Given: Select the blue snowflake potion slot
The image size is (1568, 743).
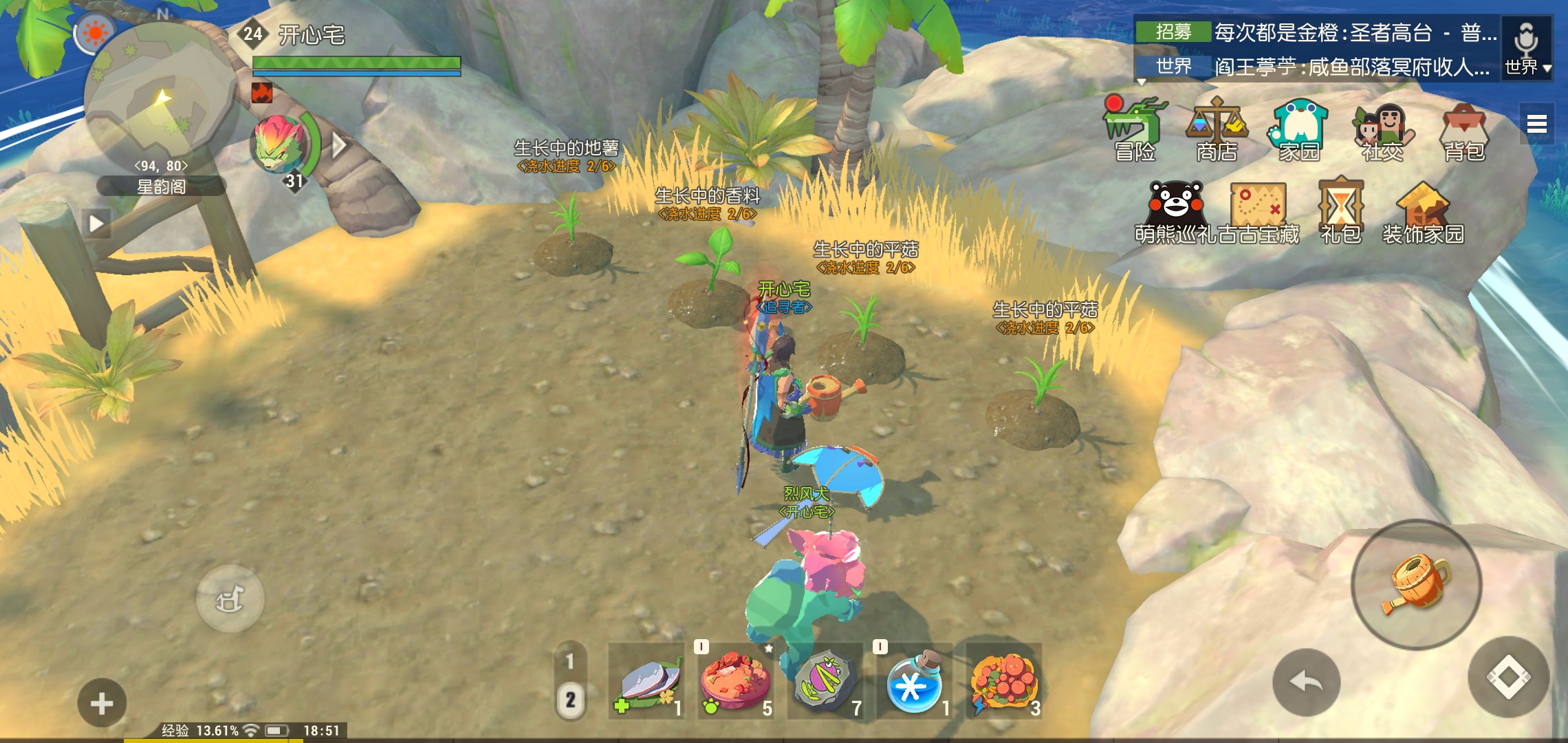Looking at the screenshot, I should coord(914,682).
